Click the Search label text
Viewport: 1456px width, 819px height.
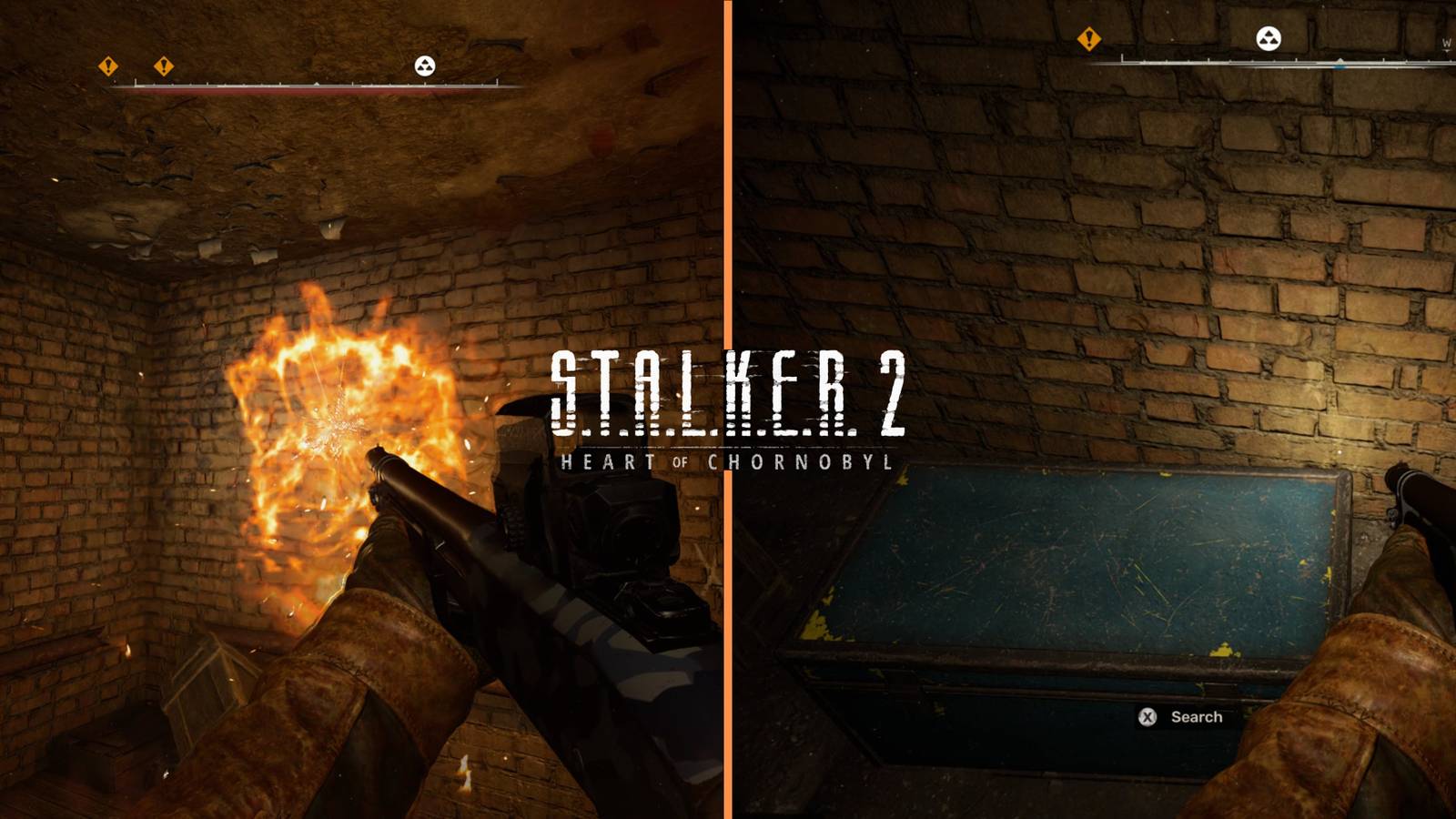1197,718
